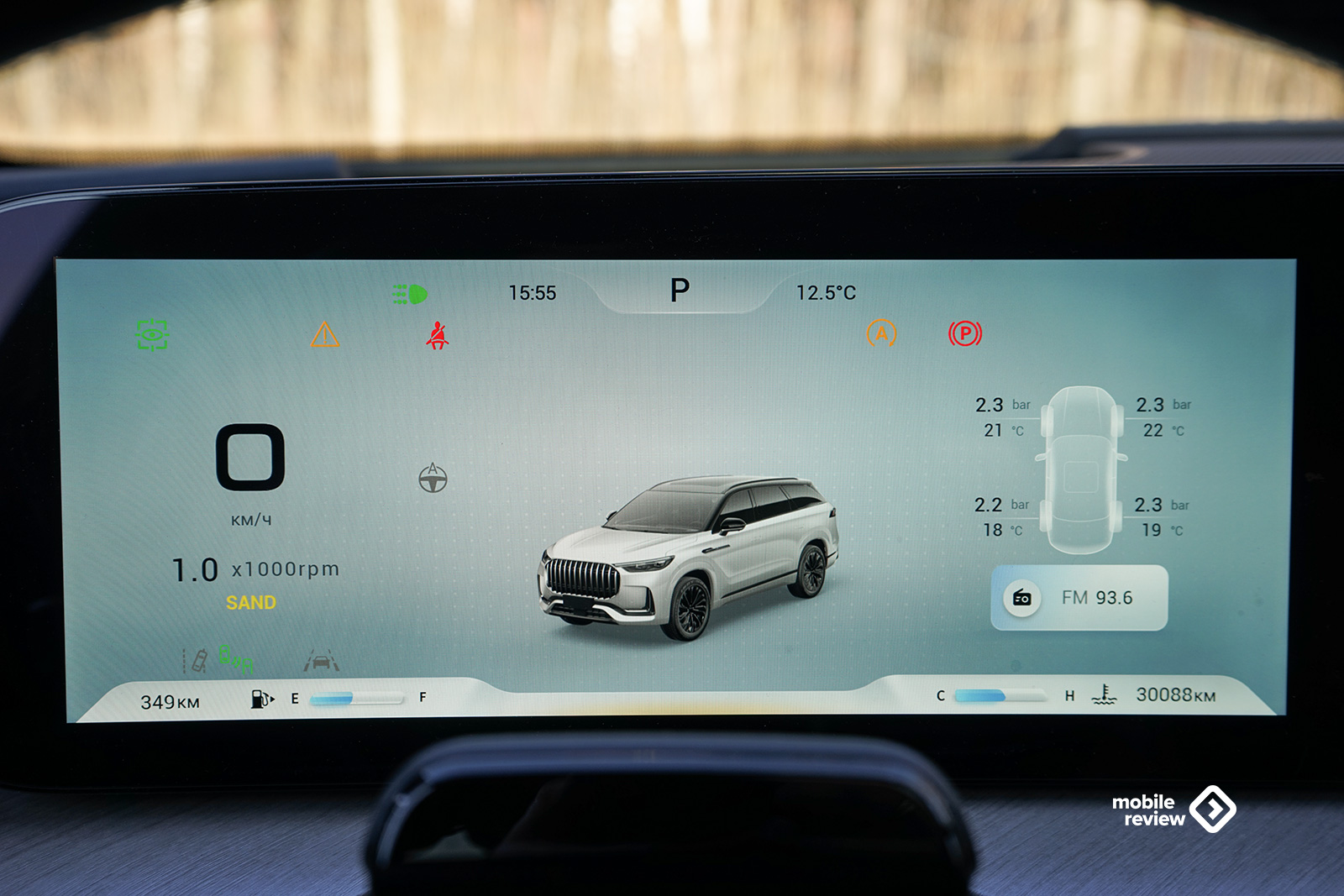Screen dimensions: 1344x896
Task: Click the mobile review watermark logo
Action: [1173, 810]
